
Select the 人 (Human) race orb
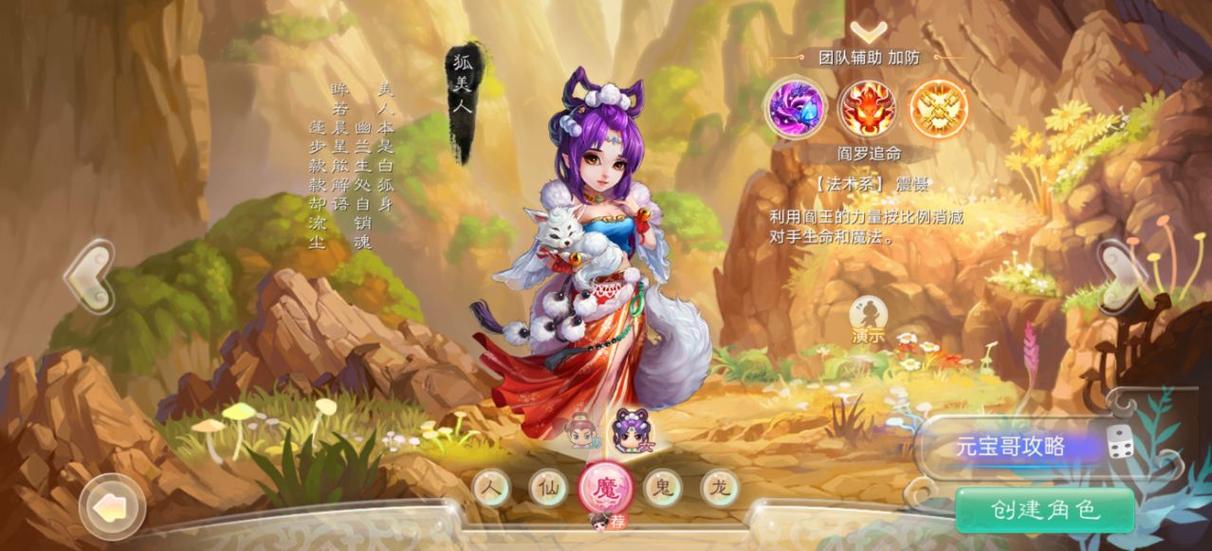click(490, 488)
